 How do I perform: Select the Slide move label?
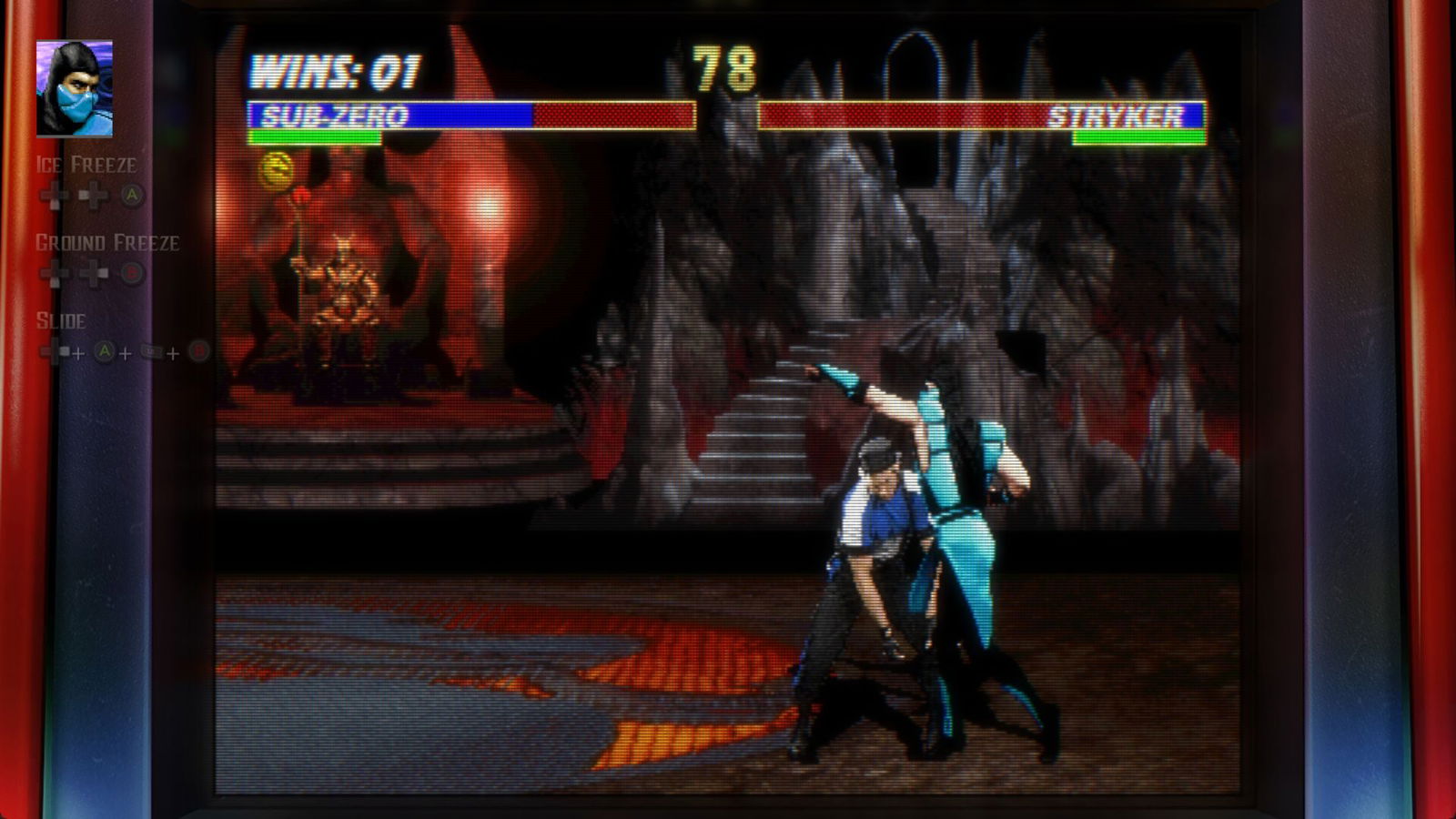click(61, 320)
